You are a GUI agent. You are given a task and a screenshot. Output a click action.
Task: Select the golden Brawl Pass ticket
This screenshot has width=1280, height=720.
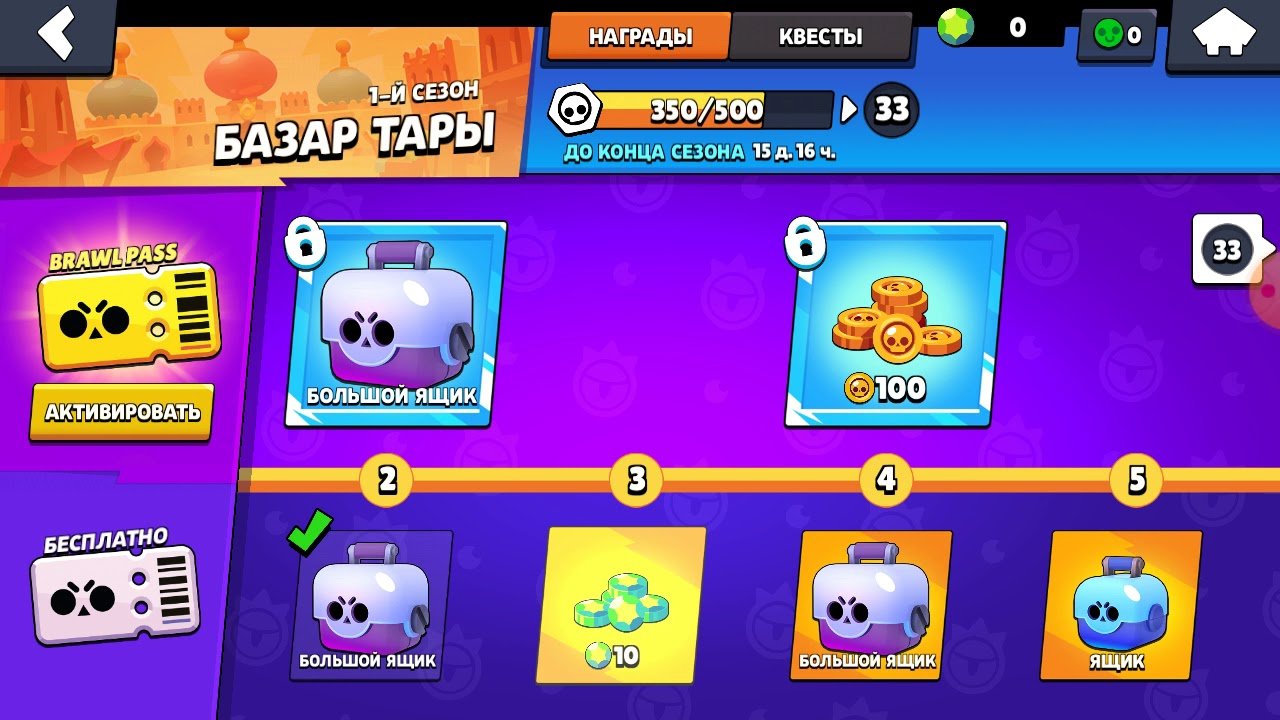(126, 316)
